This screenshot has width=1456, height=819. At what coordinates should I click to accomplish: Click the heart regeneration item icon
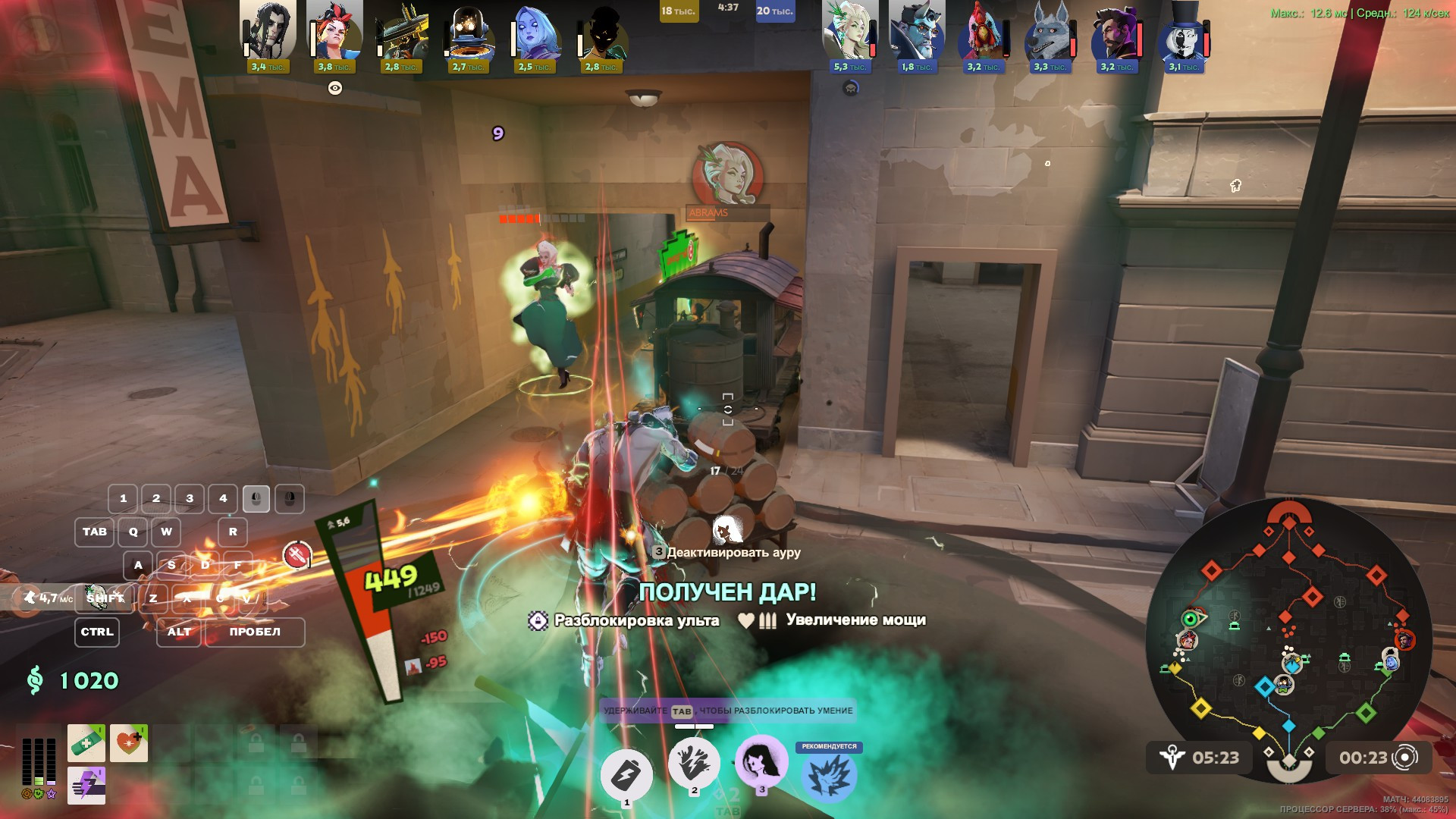pos(129,743)
